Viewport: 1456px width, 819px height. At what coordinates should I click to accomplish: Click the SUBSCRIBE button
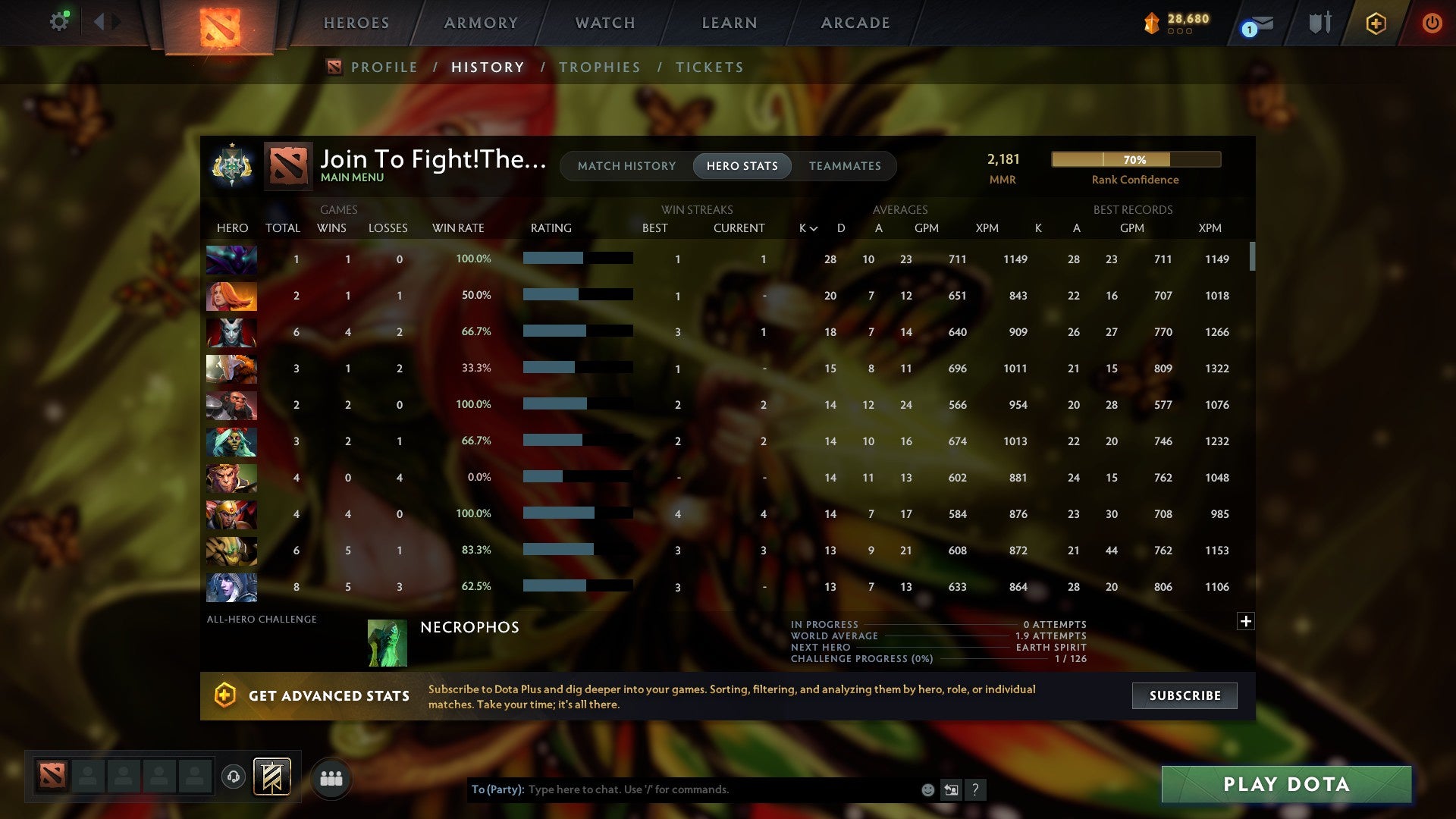click(x=1184, y=695)
